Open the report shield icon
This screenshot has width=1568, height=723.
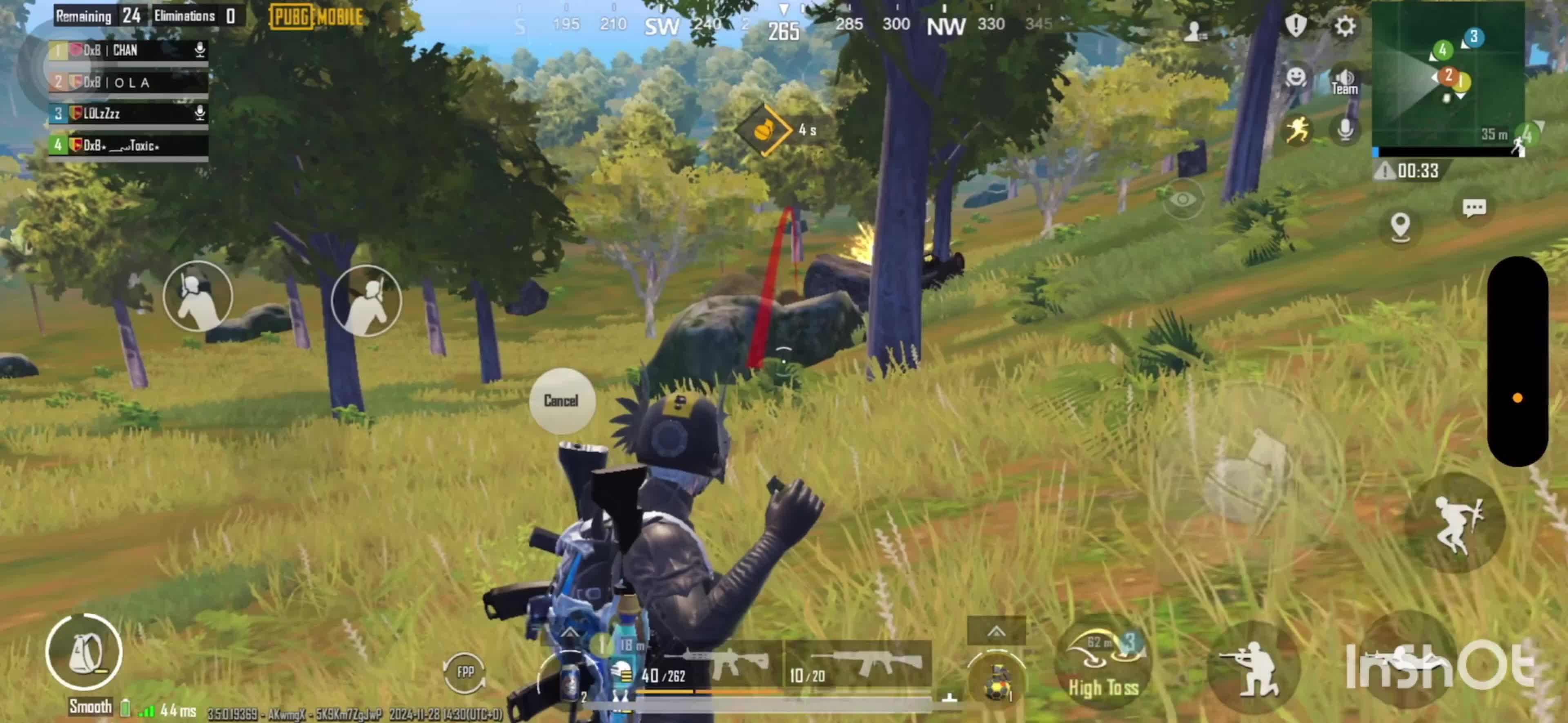1296,26
